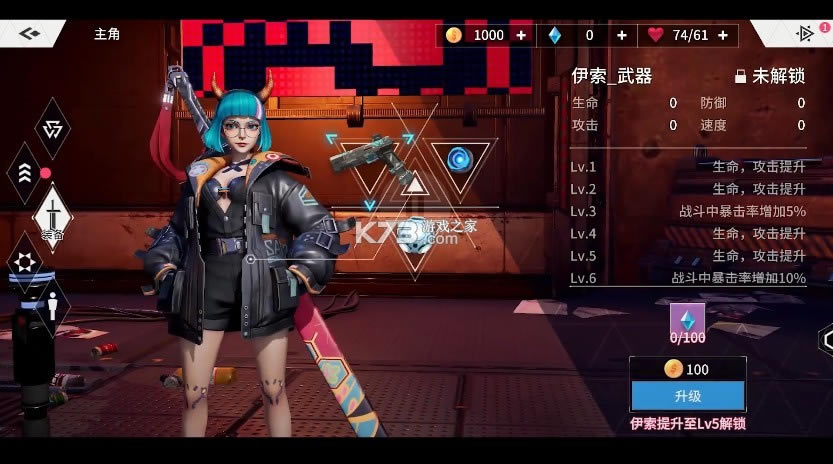Select the blue swirl orb slot
This screenshot has width=833, height=464.
coord(460,158)
